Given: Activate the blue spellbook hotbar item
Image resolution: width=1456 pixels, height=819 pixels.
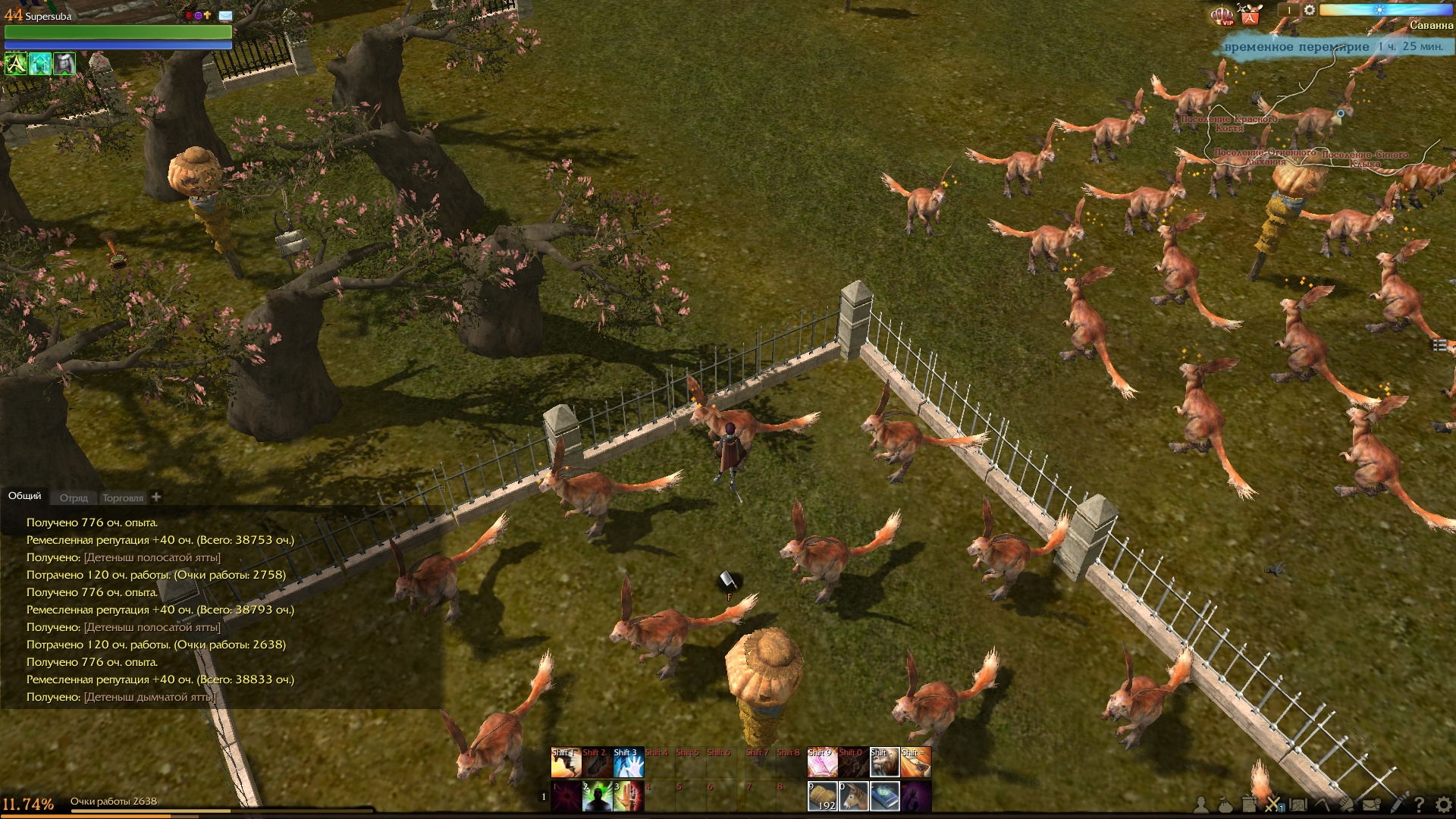Looking at the screenshot, I should 884,796.
